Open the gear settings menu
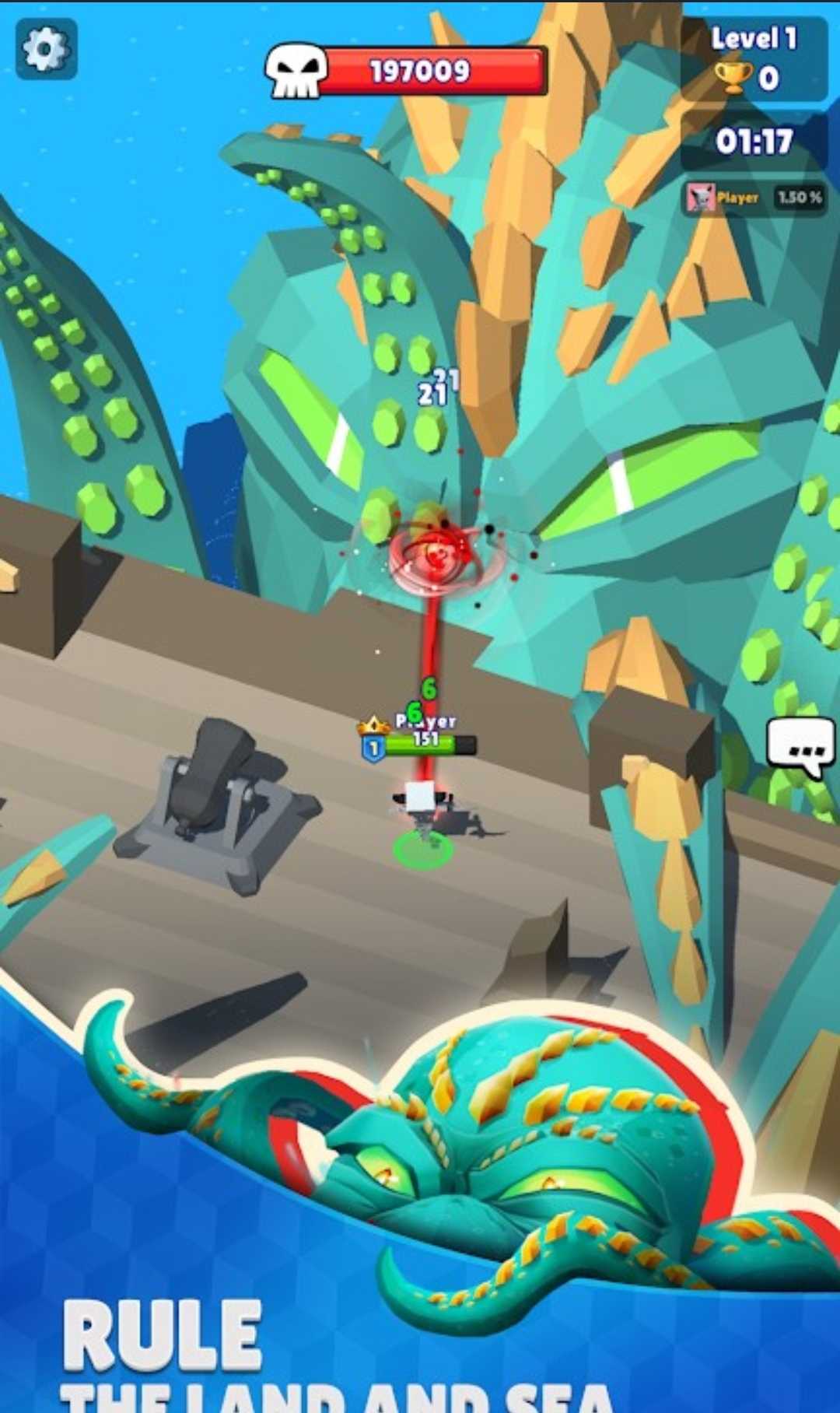840x1413 pixels. (x=46, y=49)
